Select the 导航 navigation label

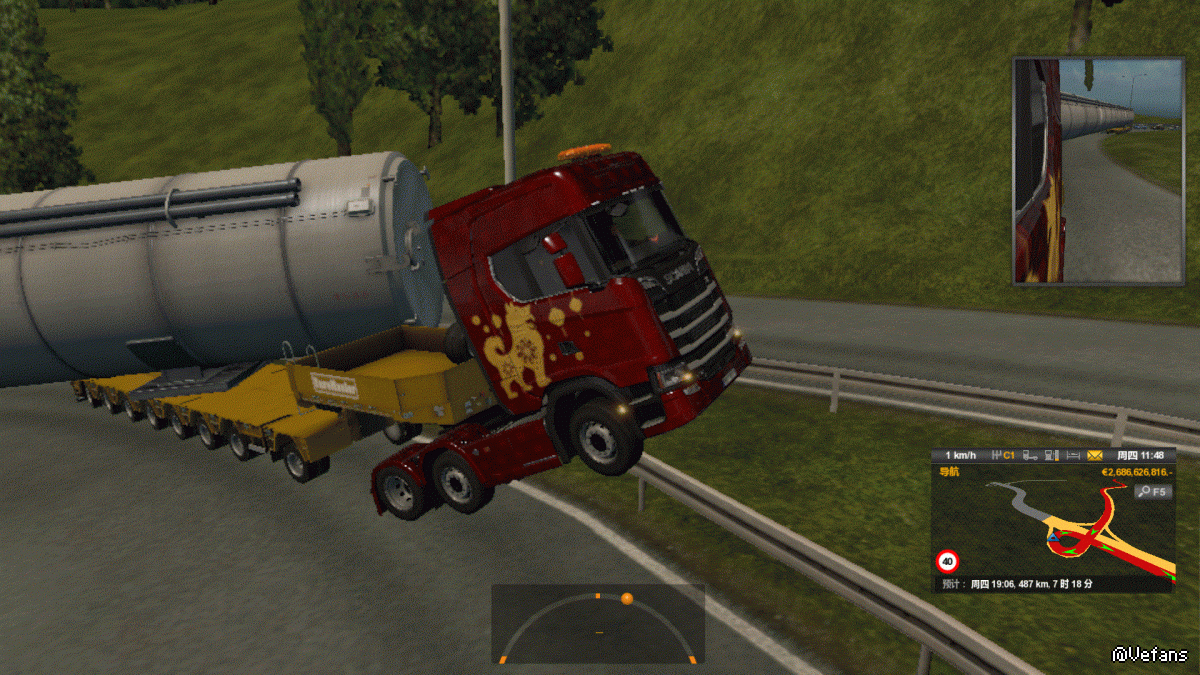(947, 471)
